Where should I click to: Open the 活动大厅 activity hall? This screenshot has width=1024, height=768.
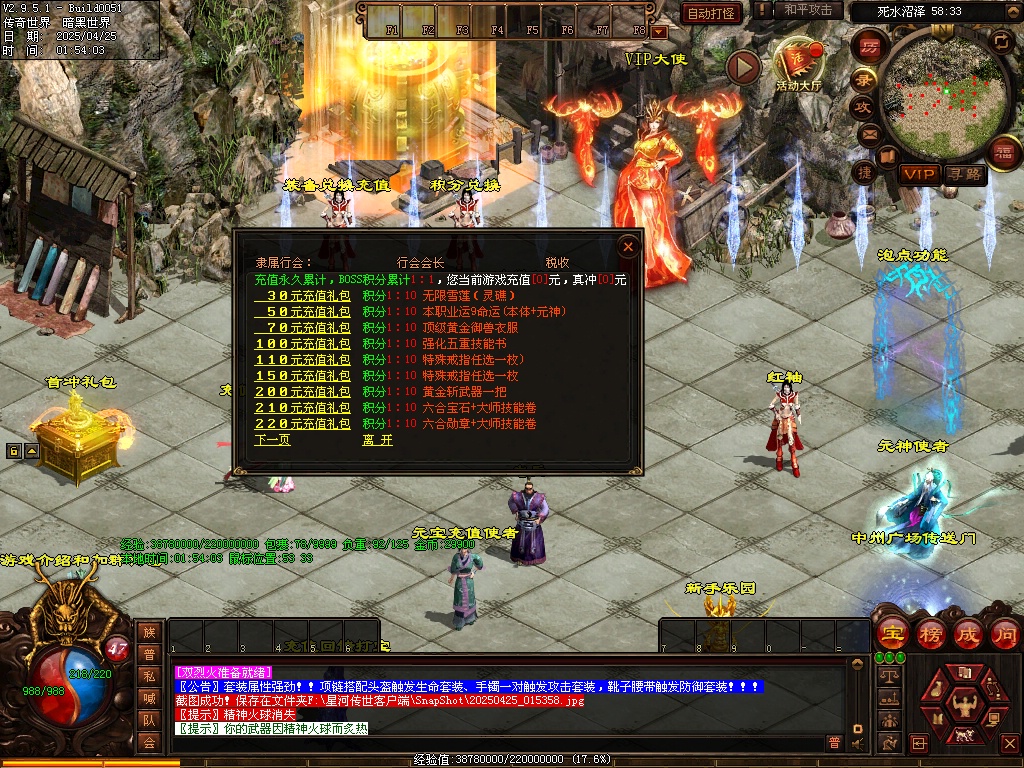(x=798, y=64)
